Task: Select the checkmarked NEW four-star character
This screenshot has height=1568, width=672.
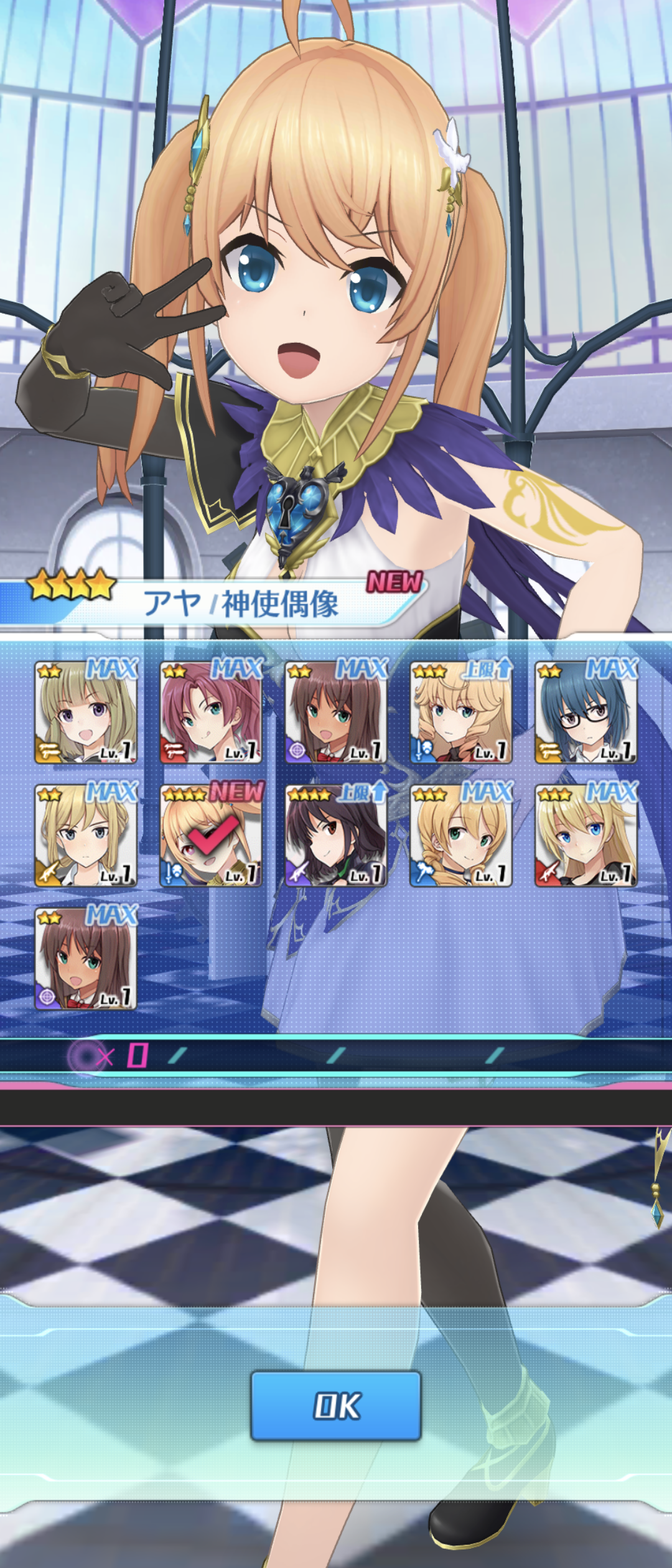Action: [211, 836]
